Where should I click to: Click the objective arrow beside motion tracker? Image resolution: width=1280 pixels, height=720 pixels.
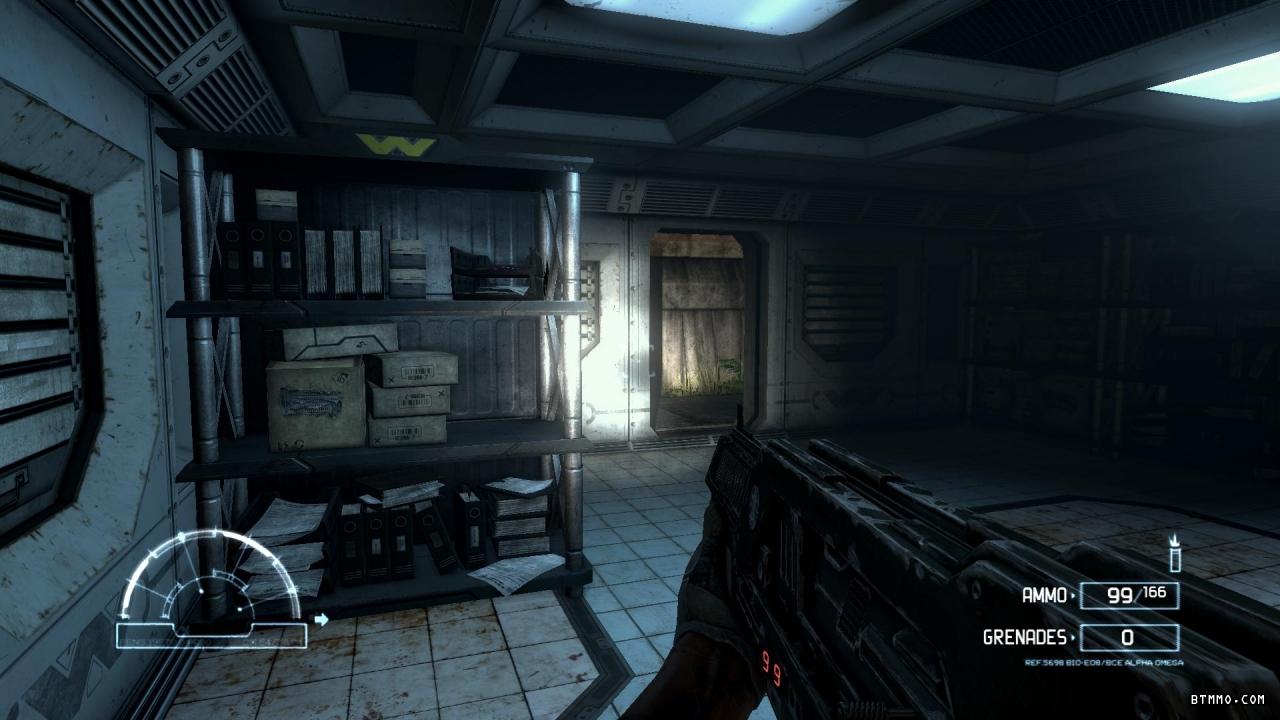(x=321, y=620)
